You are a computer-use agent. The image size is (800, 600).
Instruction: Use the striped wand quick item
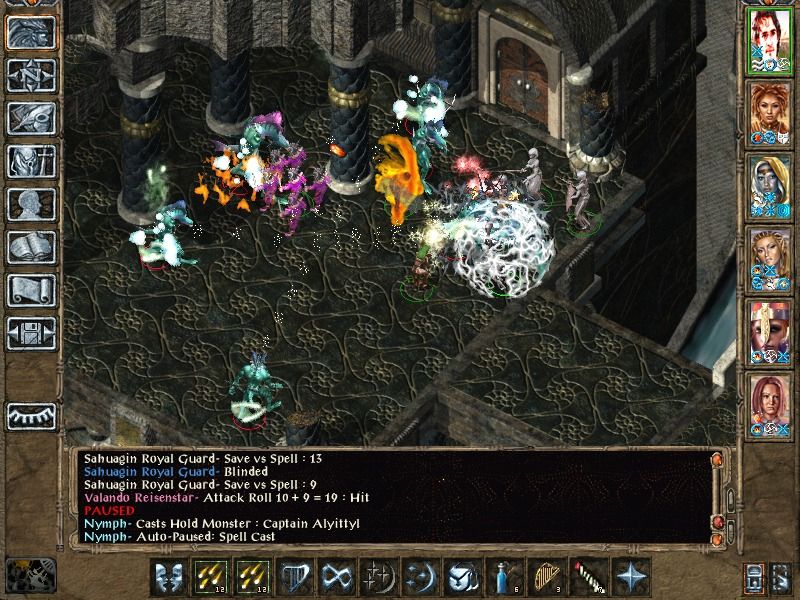588,578
